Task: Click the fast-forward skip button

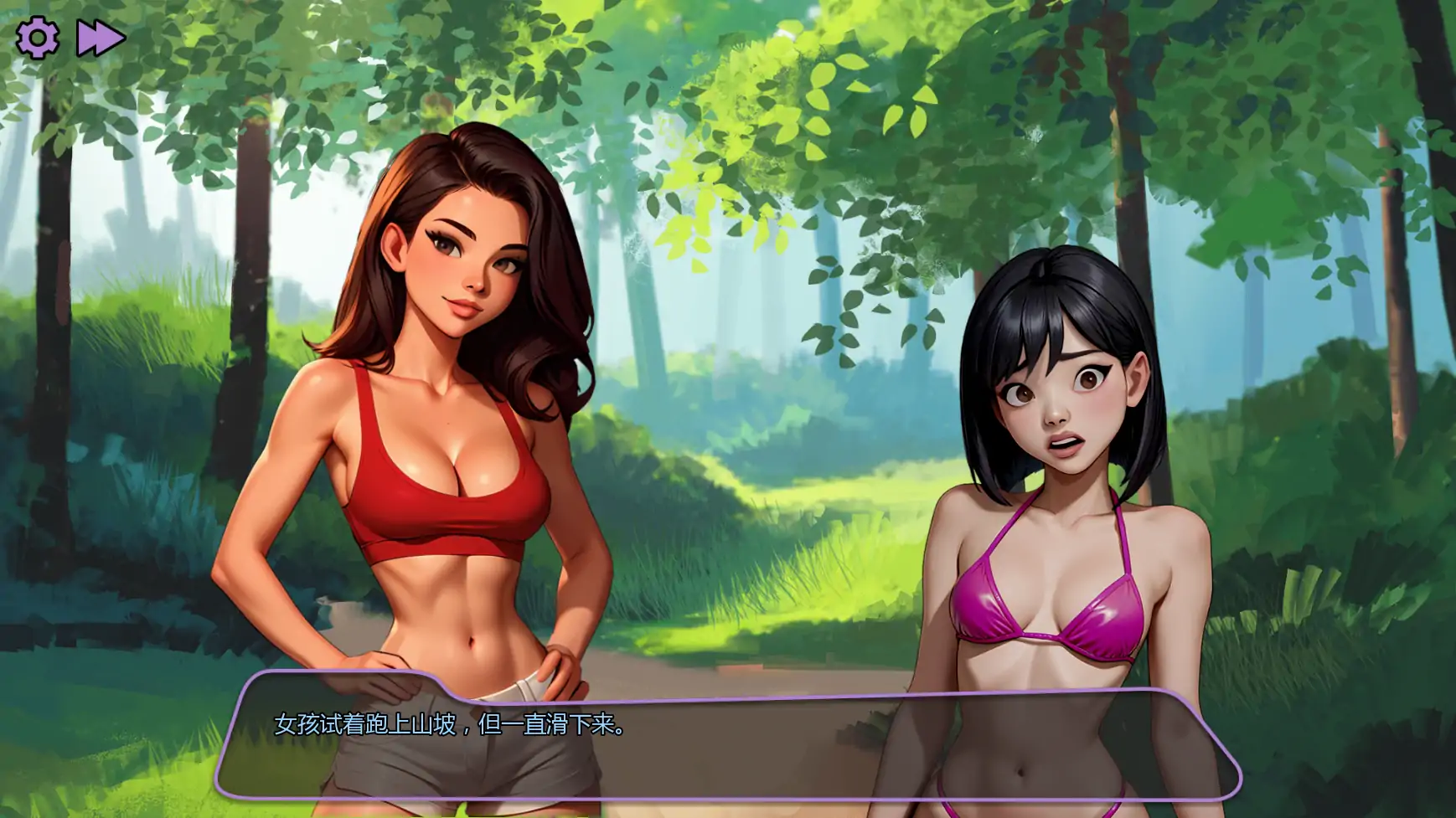Action: tap(101, 39)
